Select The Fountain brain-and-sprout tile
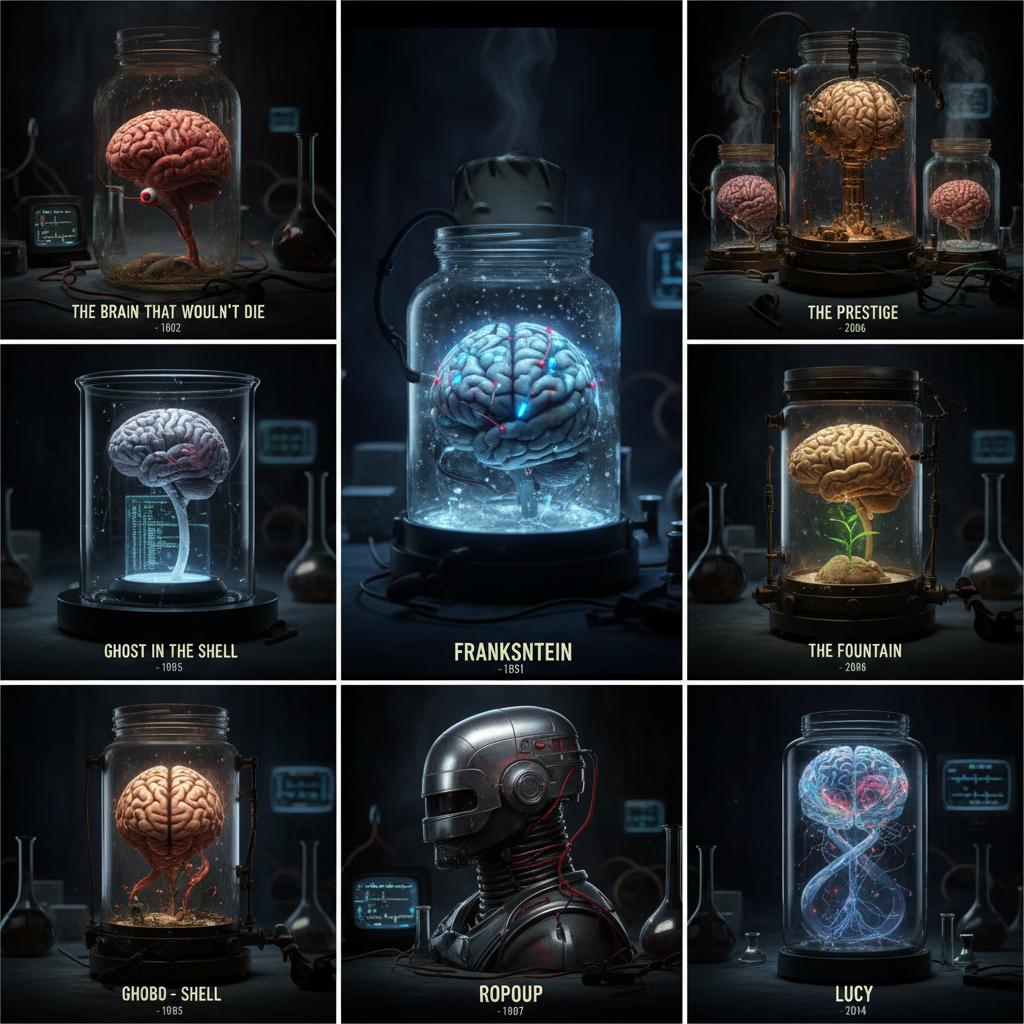 coord(854,510)
